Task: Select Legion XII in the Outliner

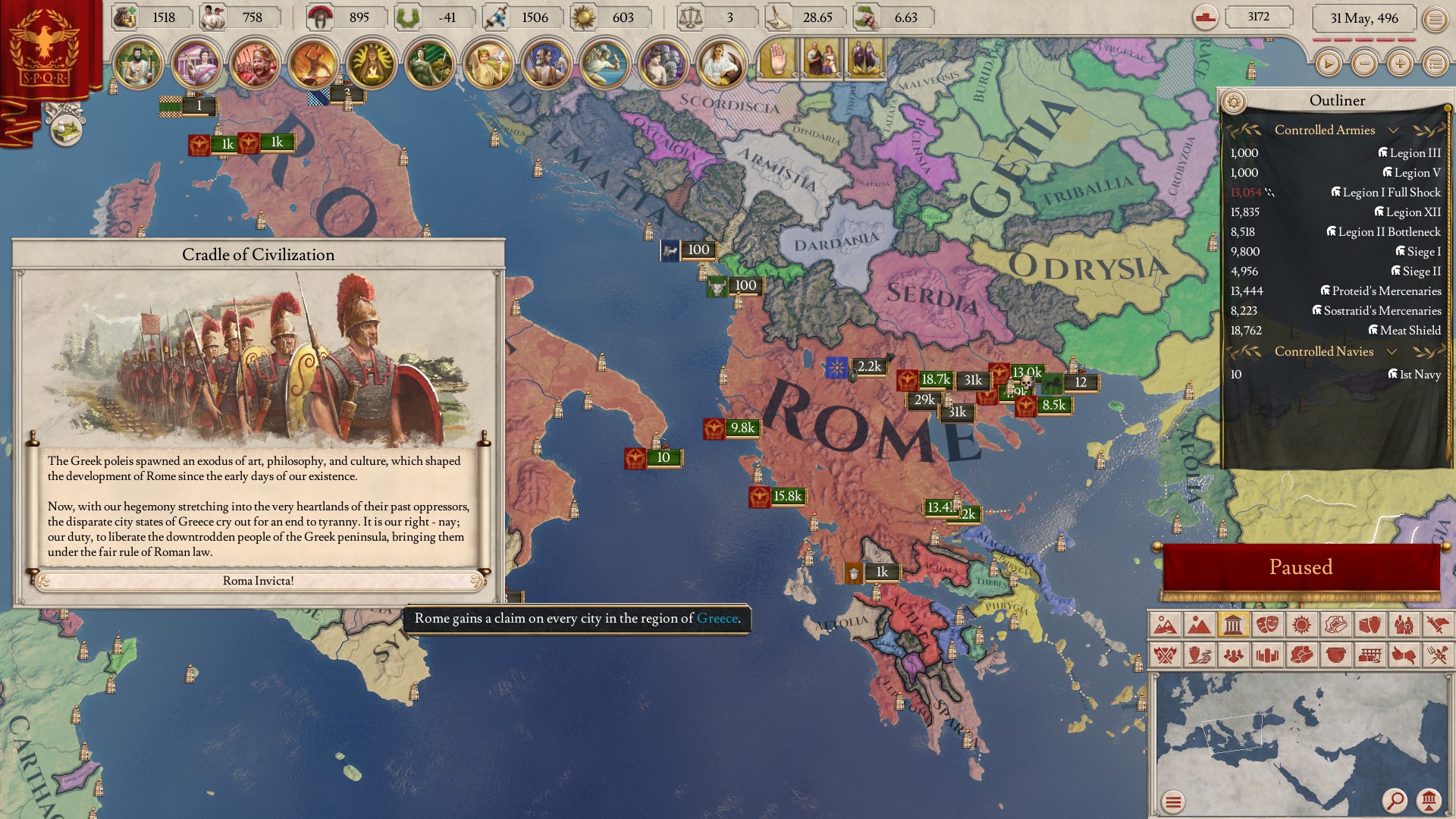Action: click(x=1414, y=212)
